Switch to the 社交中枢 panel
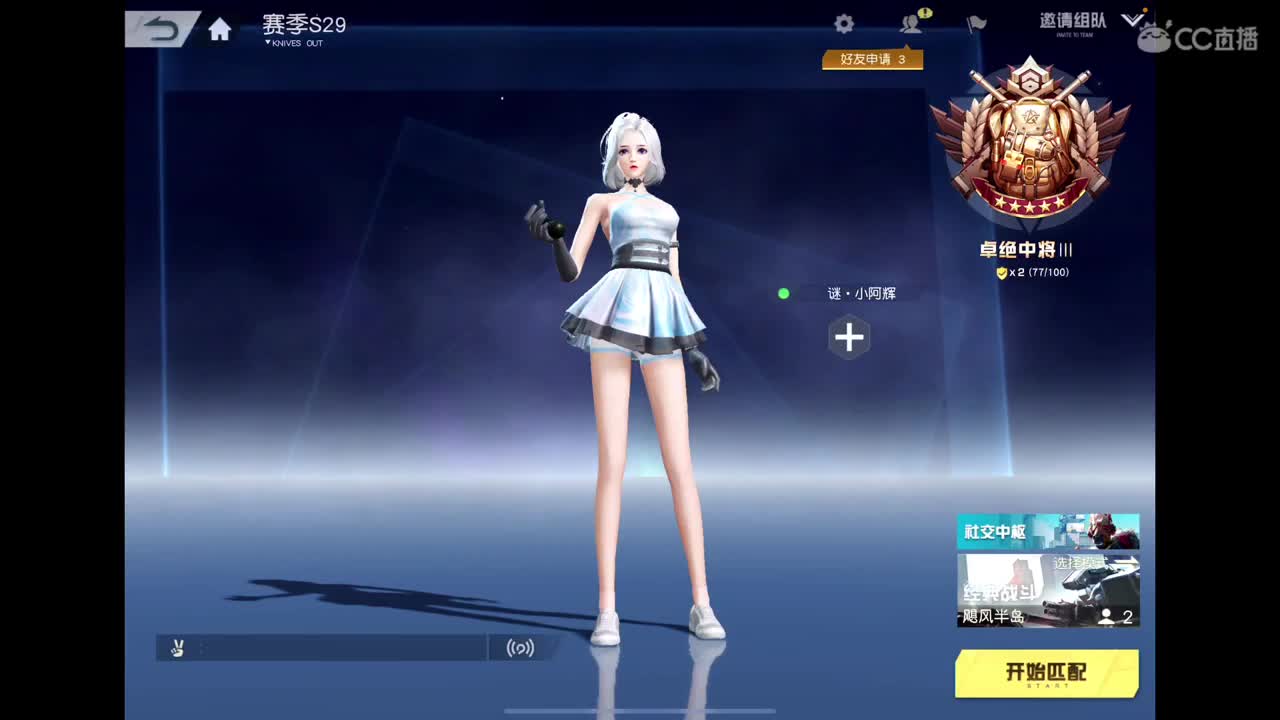The image size is (1280, 720). point(1048,531)
